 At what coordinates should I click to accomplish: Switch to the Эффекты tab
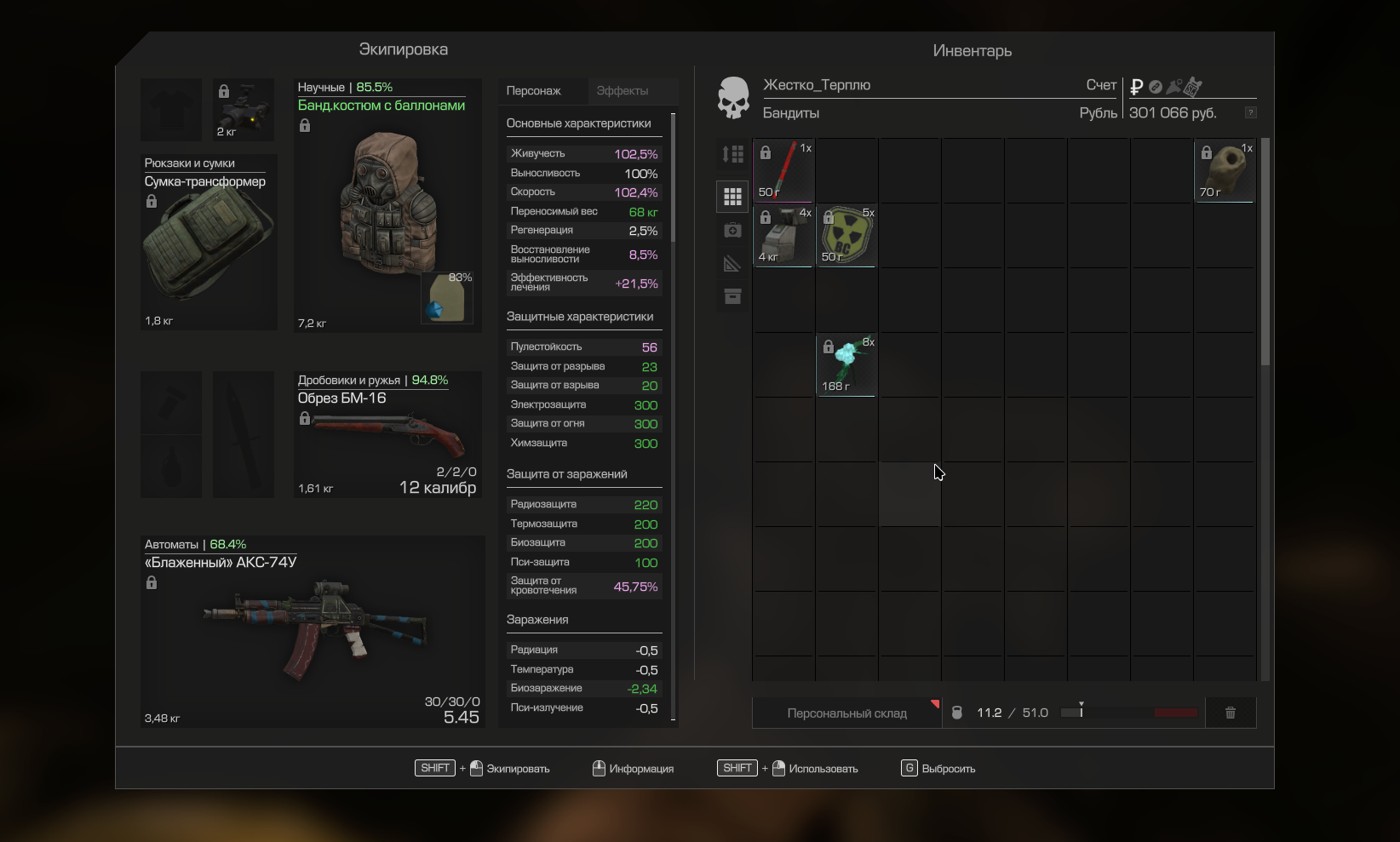[x=623, y=91]
